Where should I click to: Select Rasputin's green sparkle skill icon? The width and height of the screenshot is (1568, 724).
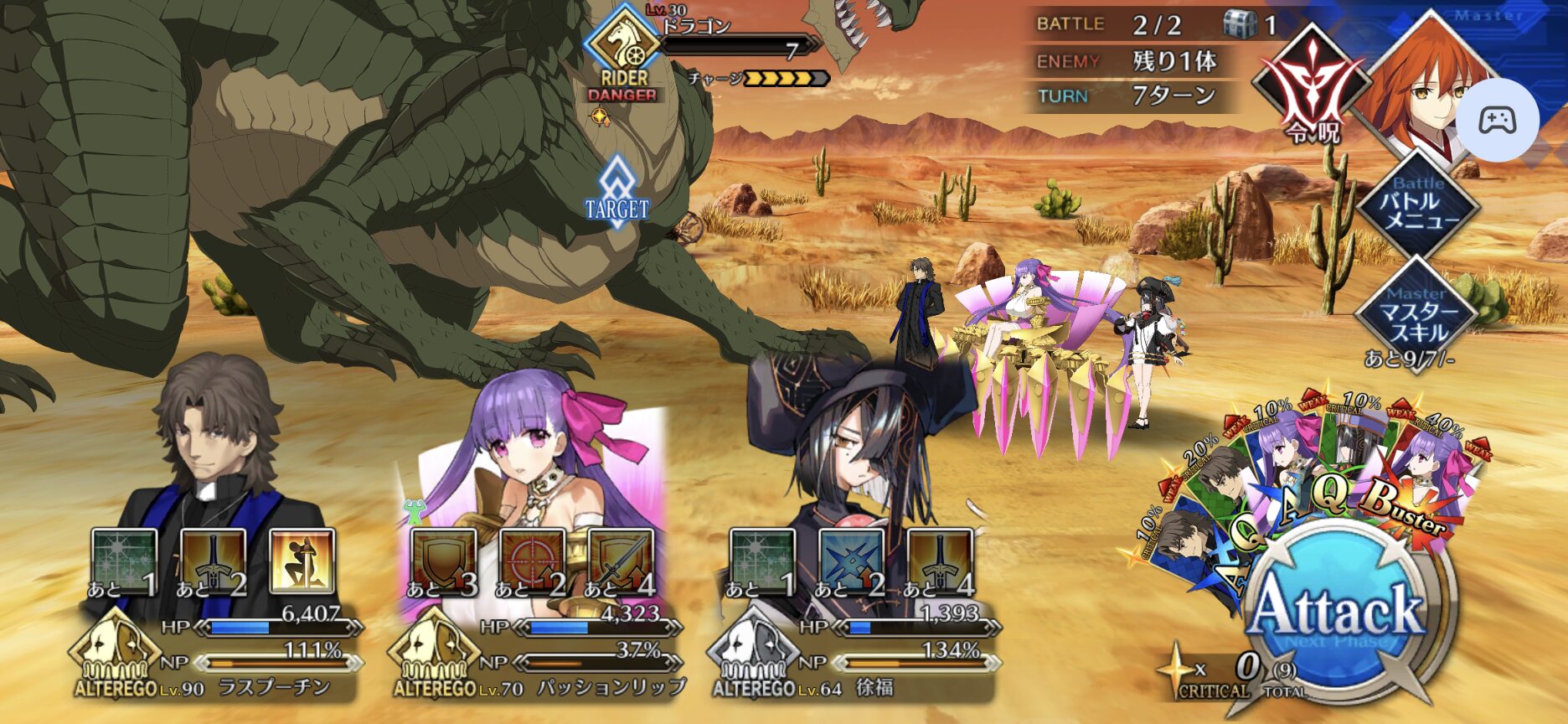click(124, 560)
